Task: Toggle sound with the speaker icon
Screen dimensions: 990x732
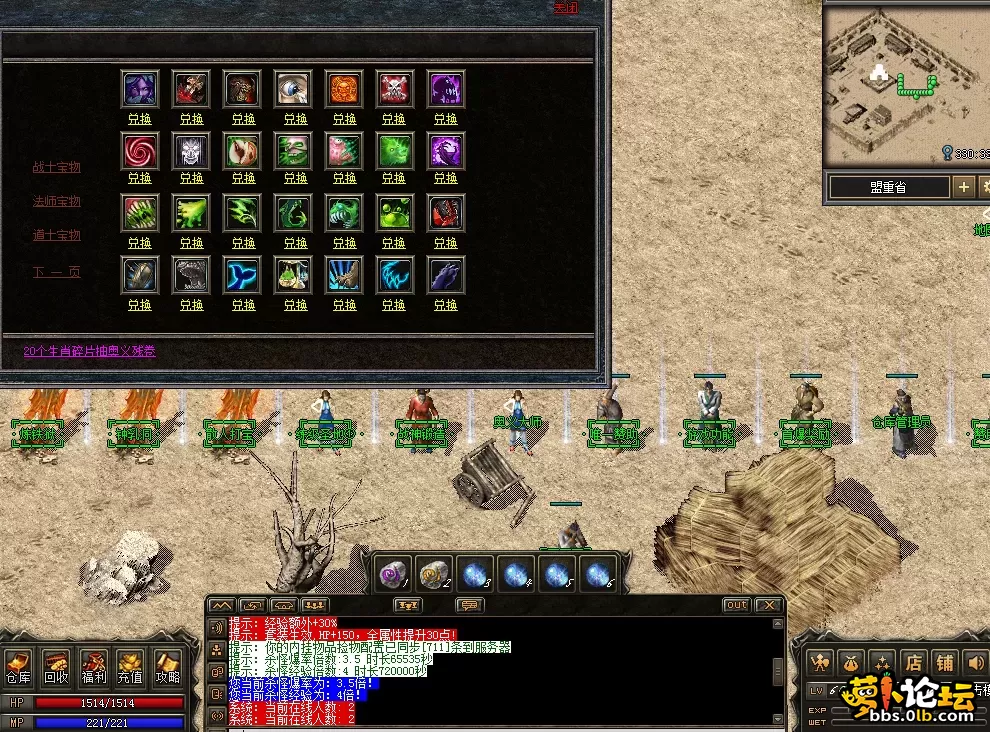Action: tap(973, 662)
